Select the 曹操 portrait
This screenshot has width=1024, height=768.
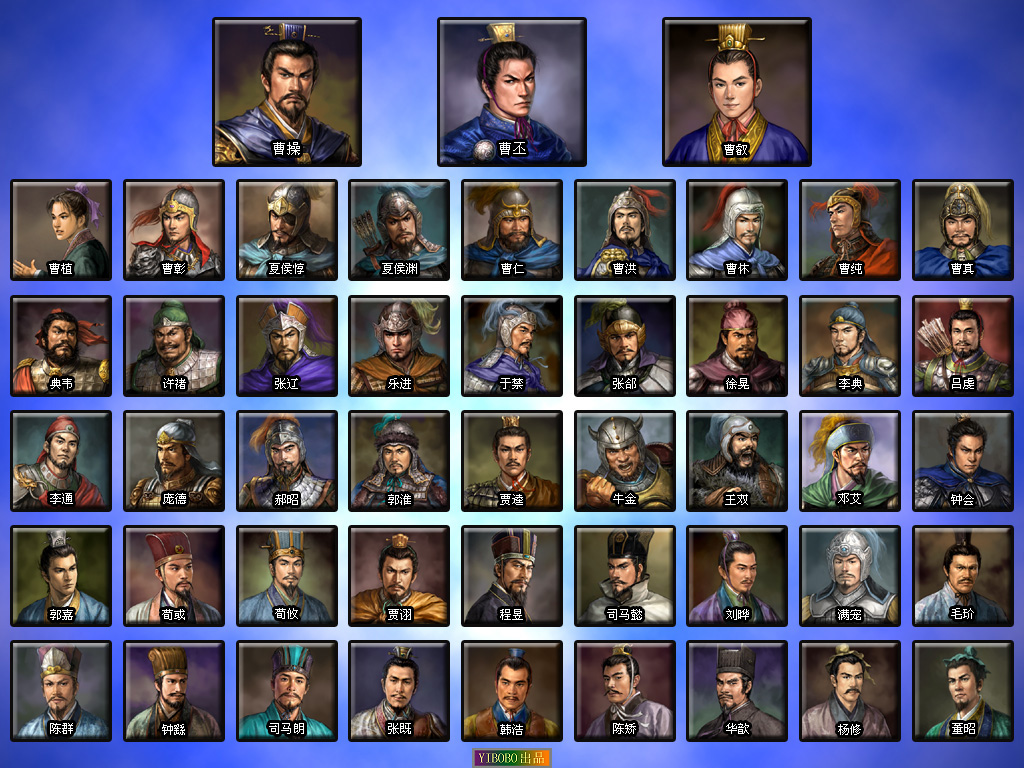(287, 92)
